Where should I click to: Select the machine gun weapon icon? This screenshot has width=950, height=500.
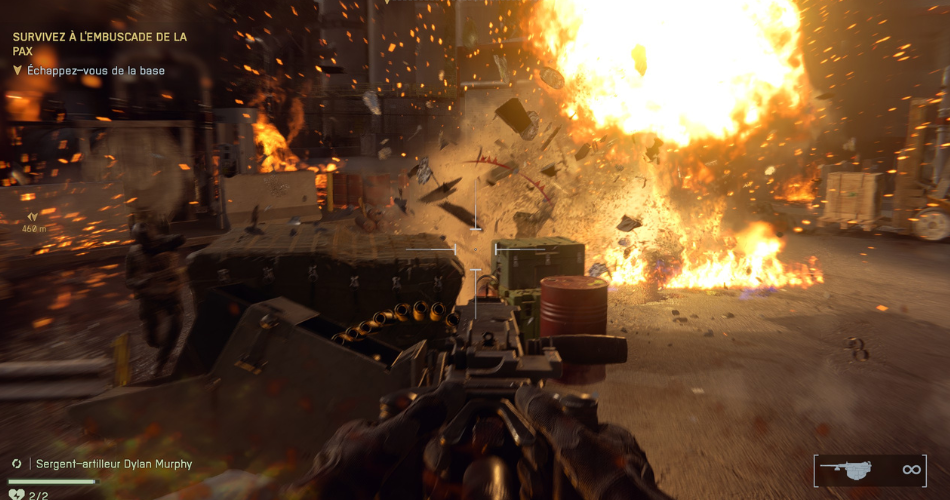click(x=846, y=469)
